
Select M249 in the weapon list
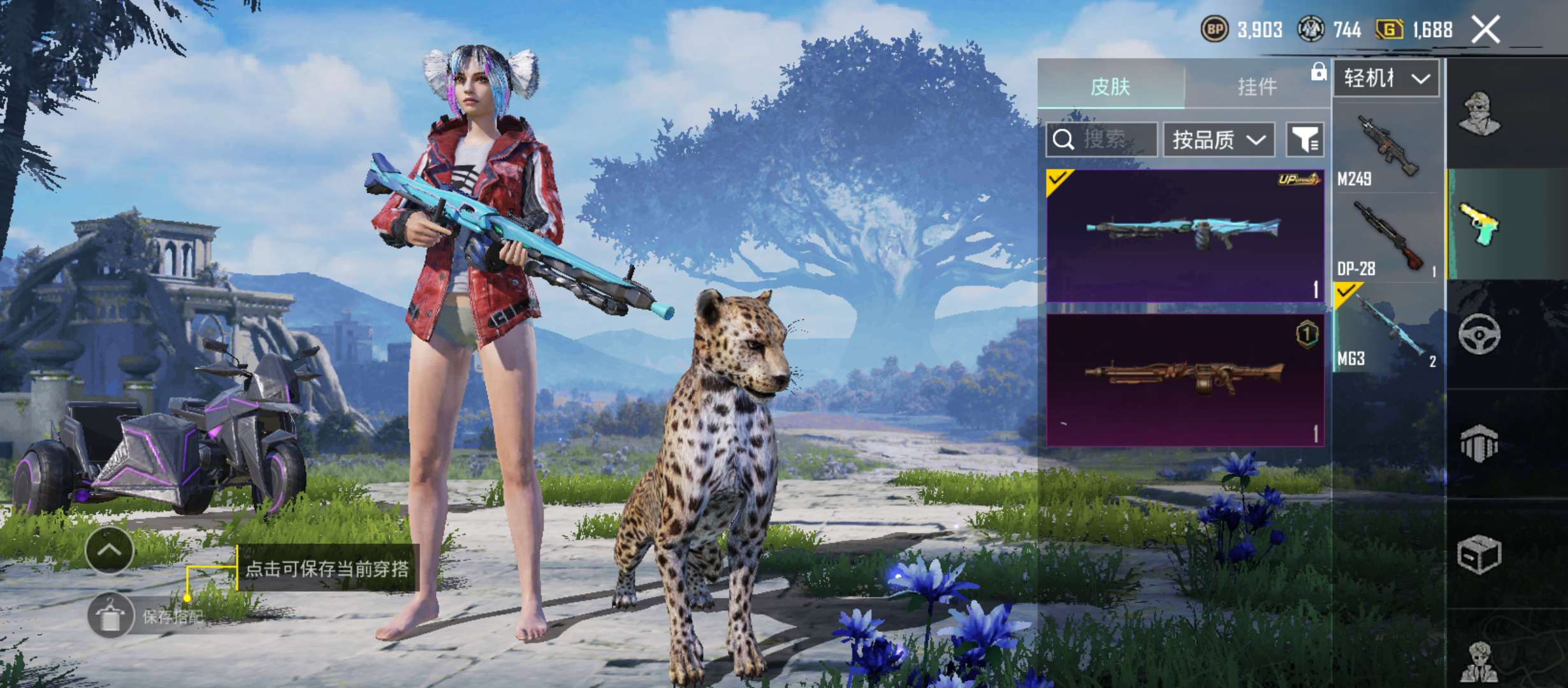point(1388,149)
